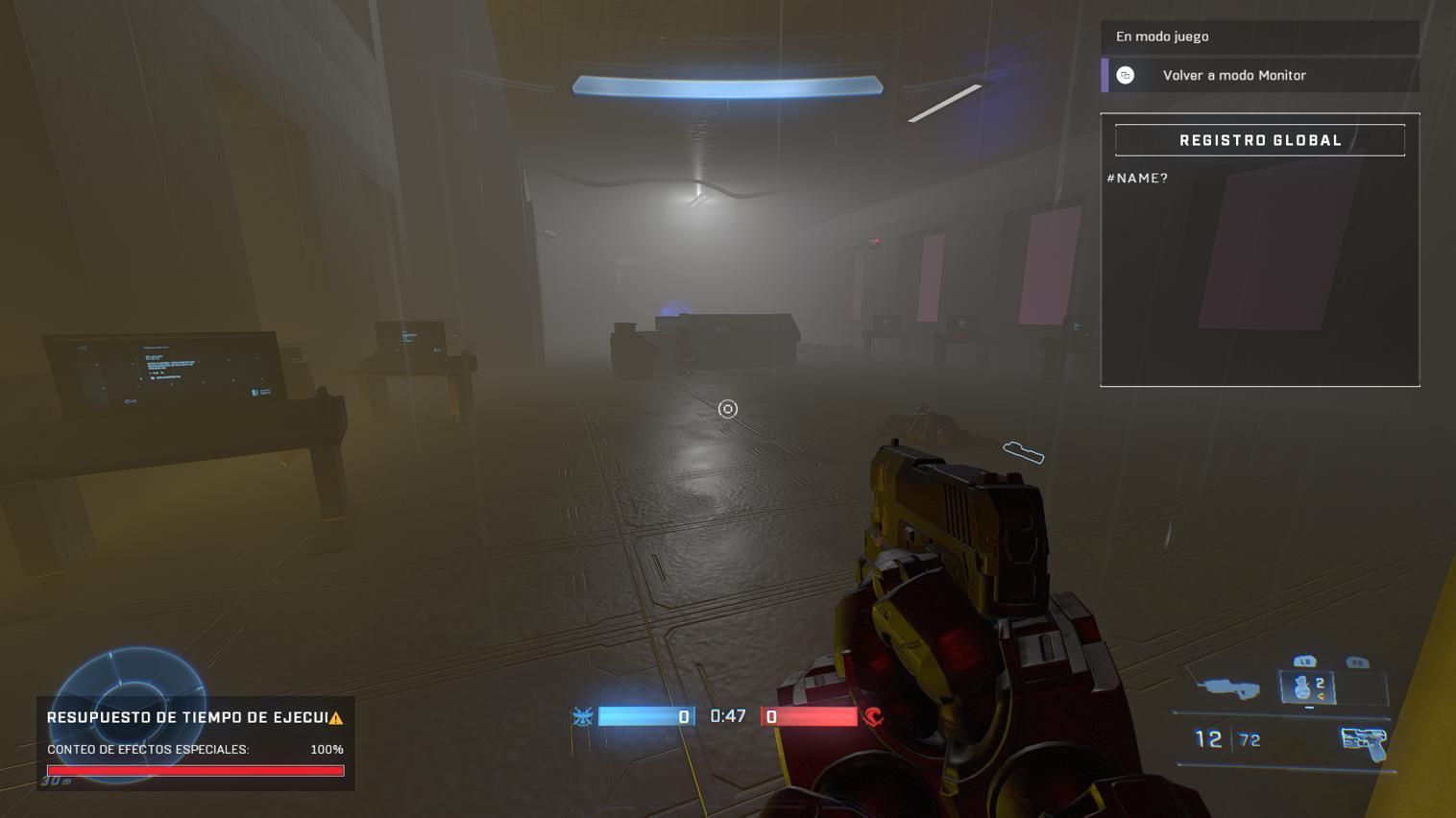The width and height of the screenshot is (1456, 818).
Task: Open the #NAME? log entry
Action: pyautogui.click(x=1138, y=178)
